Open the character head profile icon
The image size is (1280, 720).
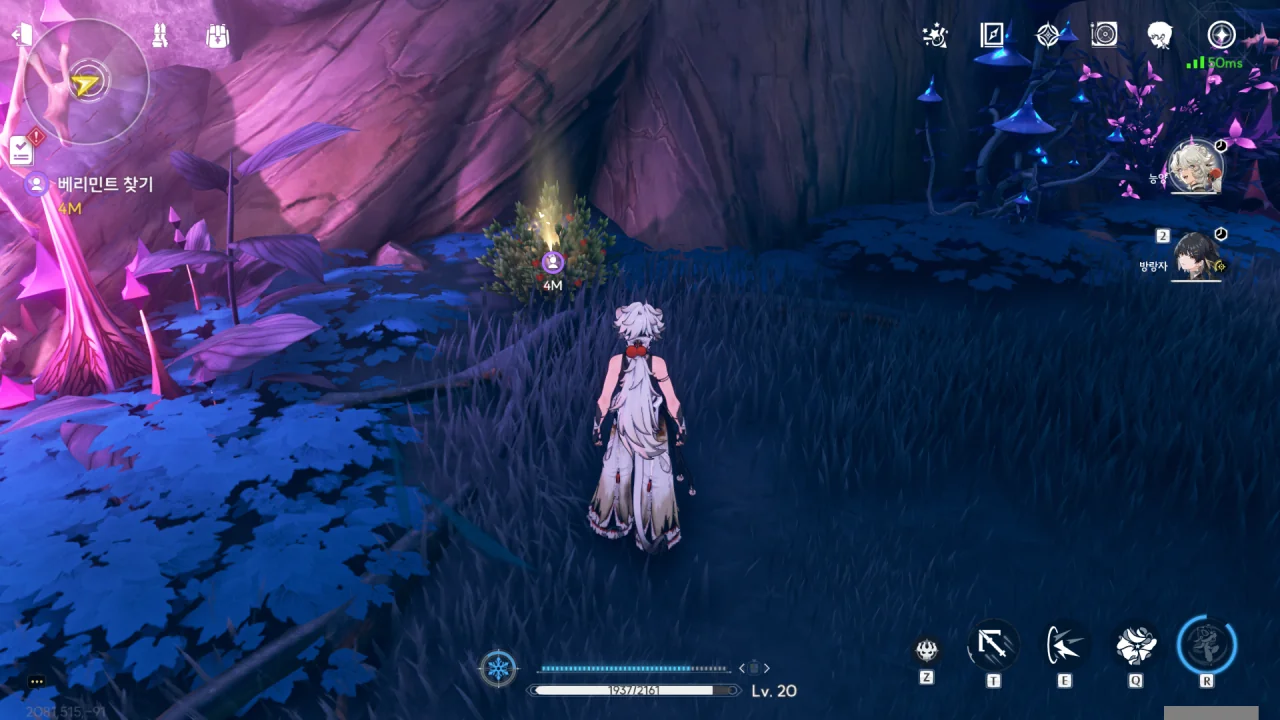coord(1160,36)
